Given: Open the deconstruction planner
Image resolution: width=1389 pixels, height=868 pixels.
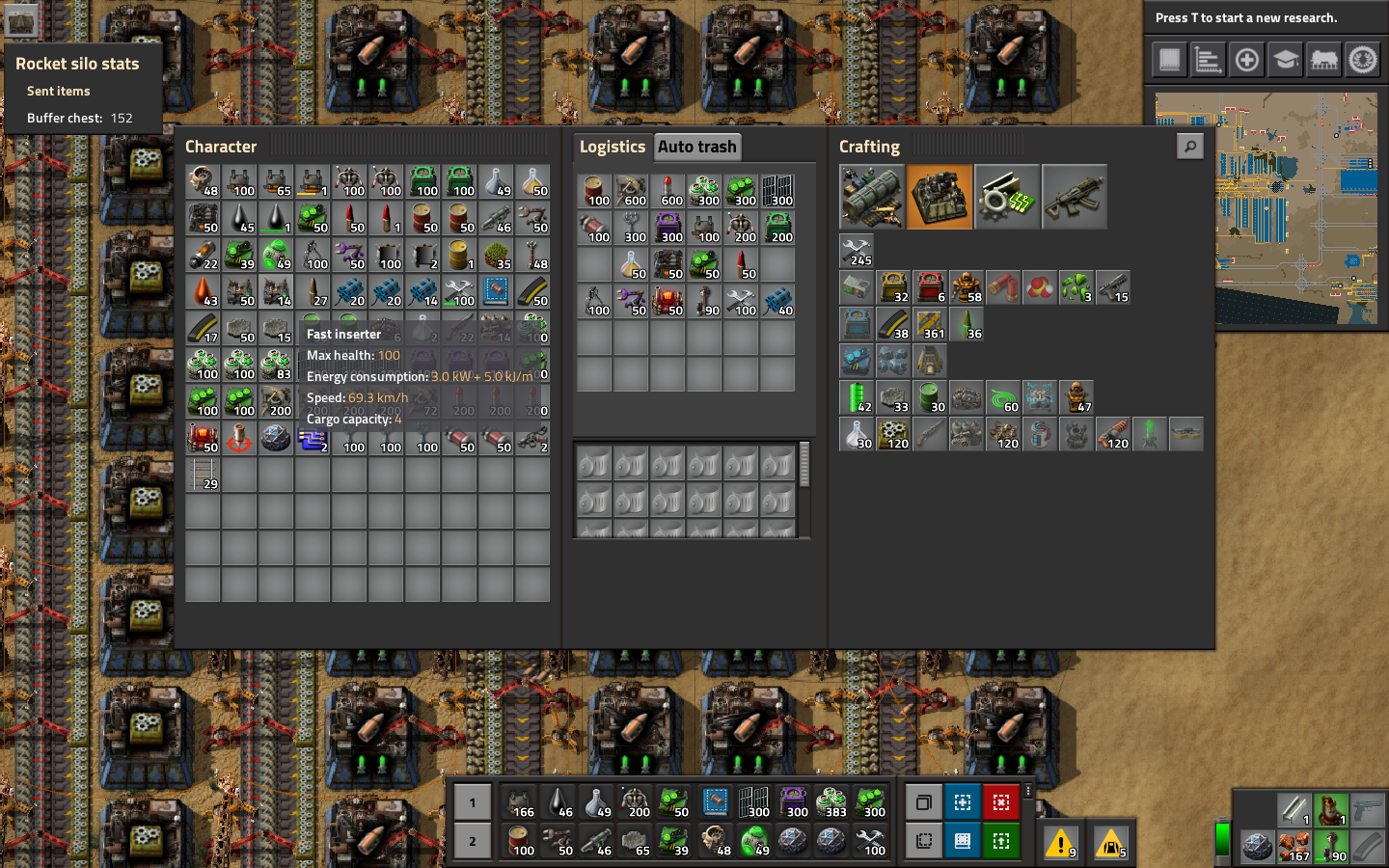Looking at the screenshot, I should point(1000,801).
